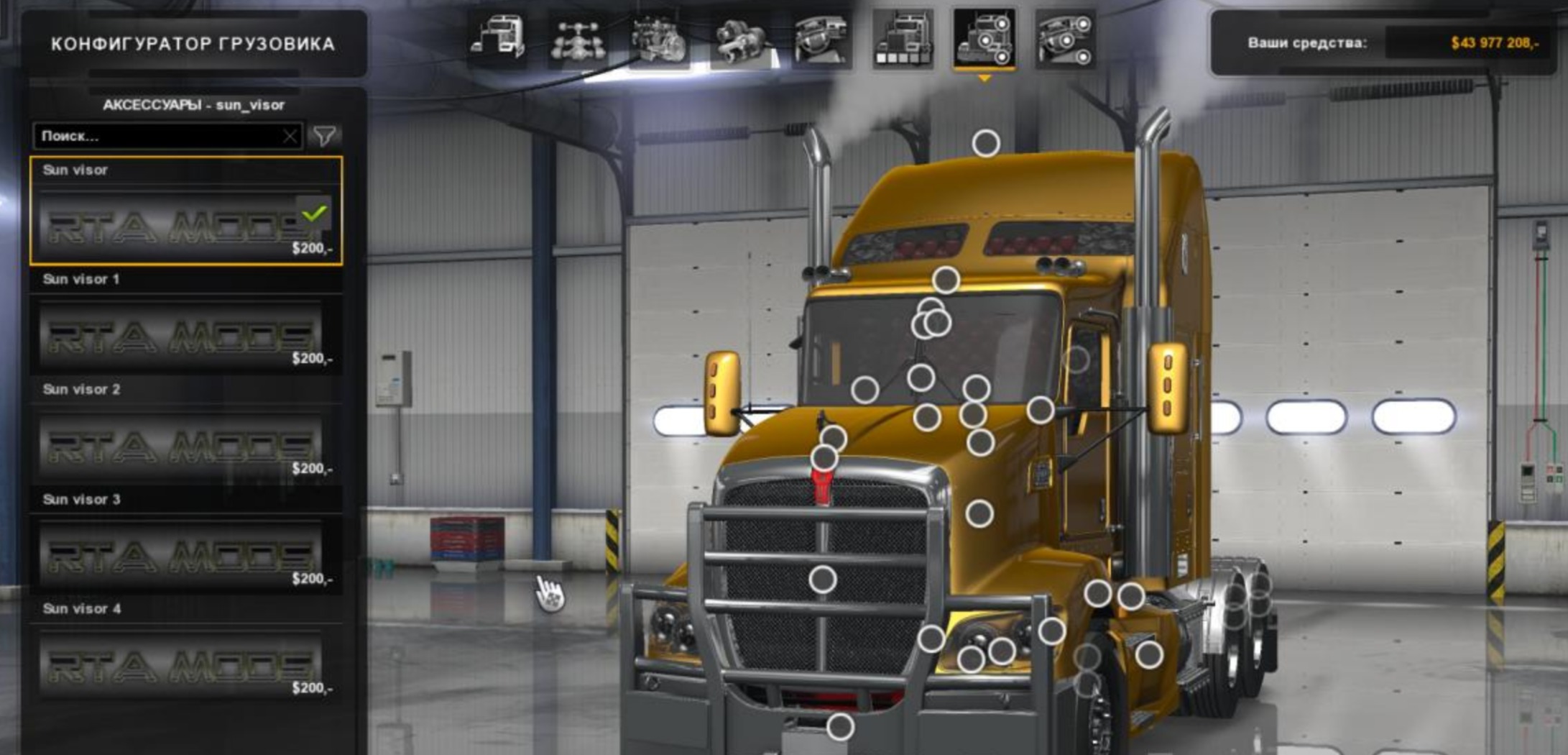Switch to the truck paint job tab
The image size is (1568, 755).
tap(903, 39)
